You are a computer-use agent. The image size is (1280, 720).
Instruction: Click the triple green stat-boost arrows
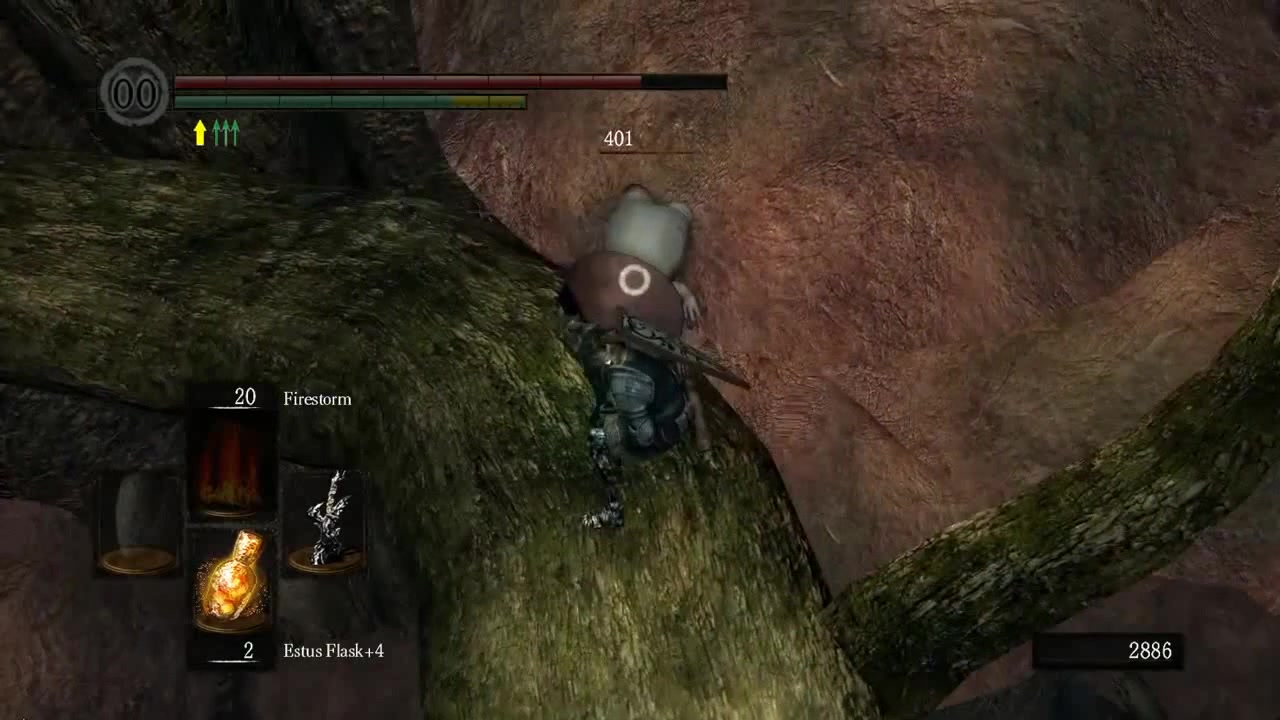[x=227, y=131]
